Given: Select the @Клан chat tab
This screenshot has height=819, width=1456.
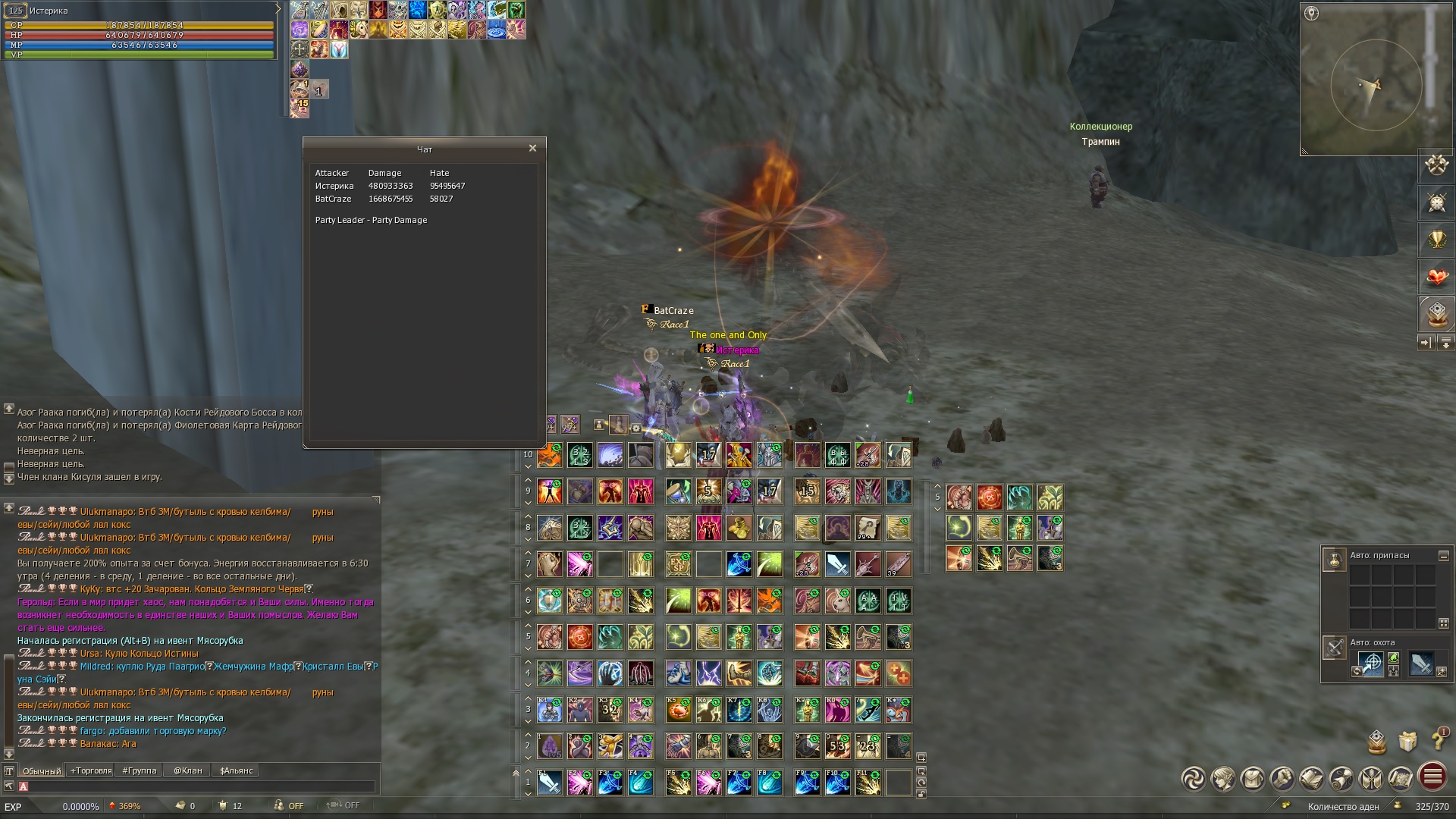Looking at the screenshot, I should (187, 770).
